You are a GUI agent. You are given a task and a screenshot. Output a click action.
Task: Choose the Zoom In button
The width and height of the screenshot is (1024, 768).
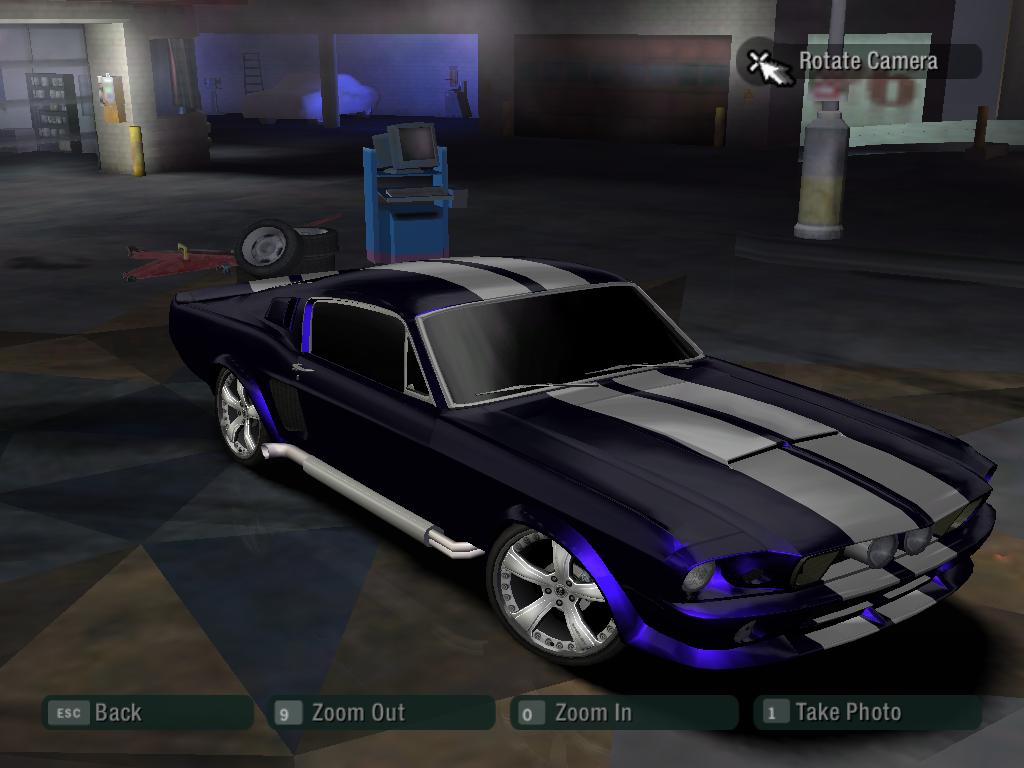click(622, 713)
